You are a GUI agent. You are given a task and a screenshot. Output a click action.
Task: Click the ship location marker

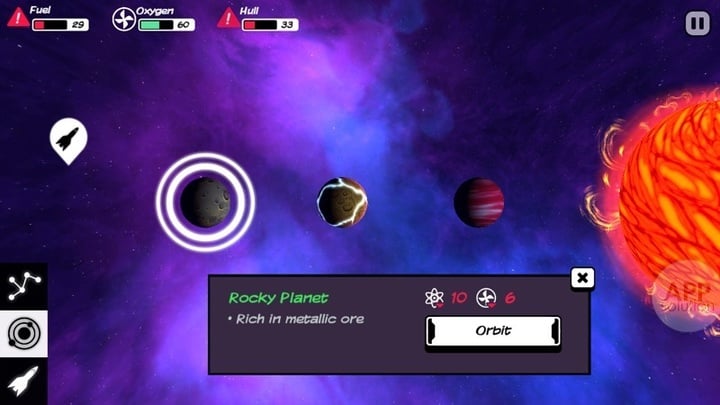coord(68,139)
